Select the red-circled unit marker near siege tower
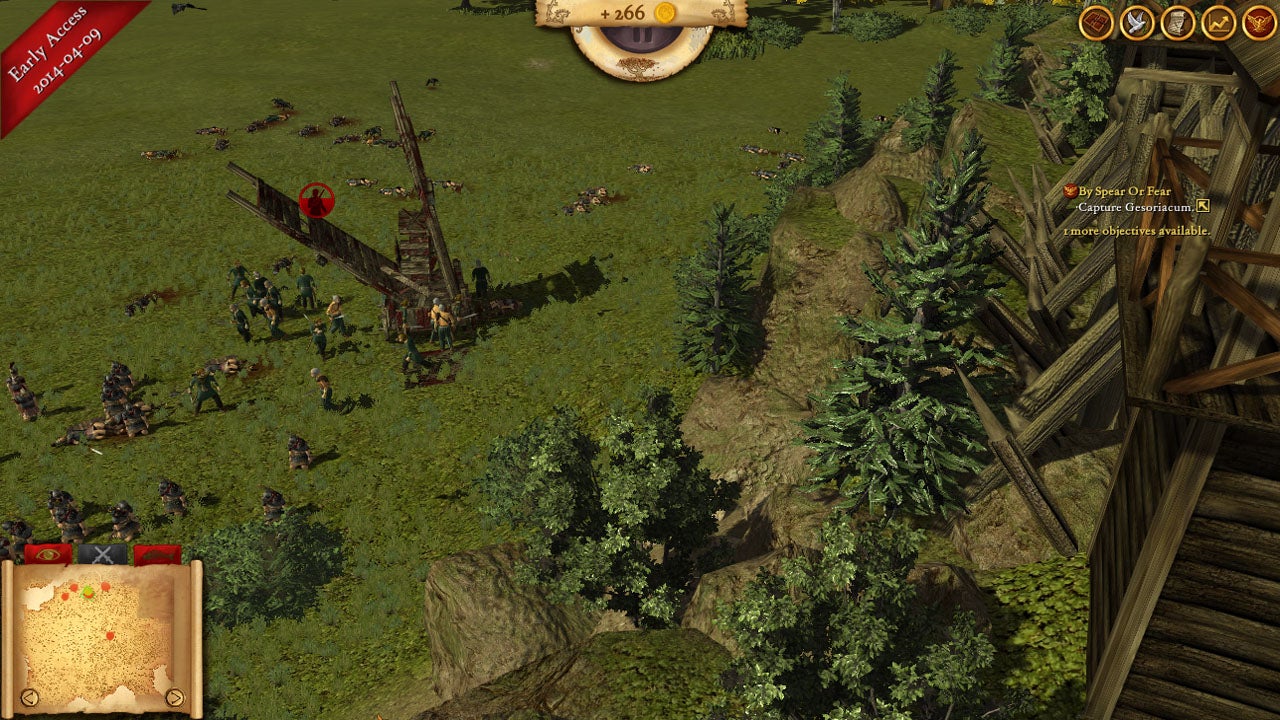The image size is (1280, 720). [x=316, y=201]
